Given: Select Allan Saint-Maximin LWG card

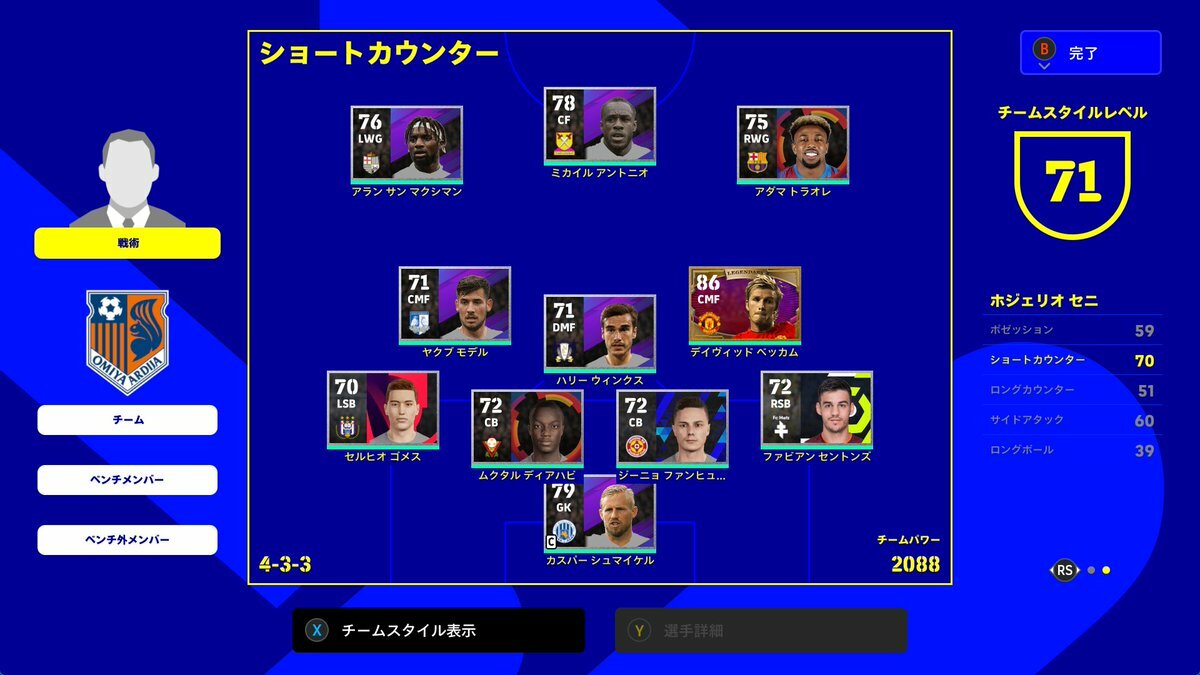Looking at the screenshot, I should 406,144.
